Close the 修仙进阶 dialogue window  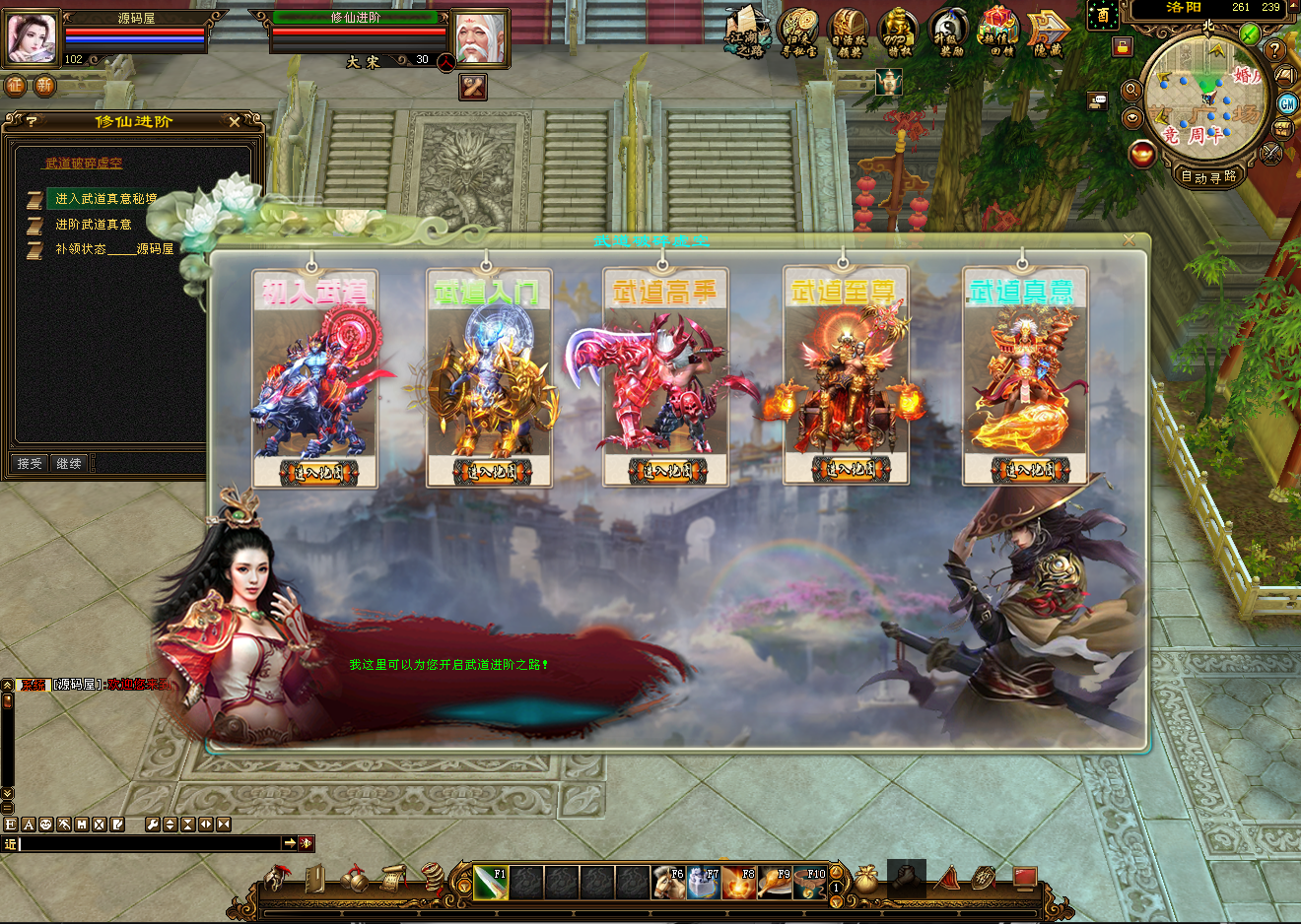point(234,122)
